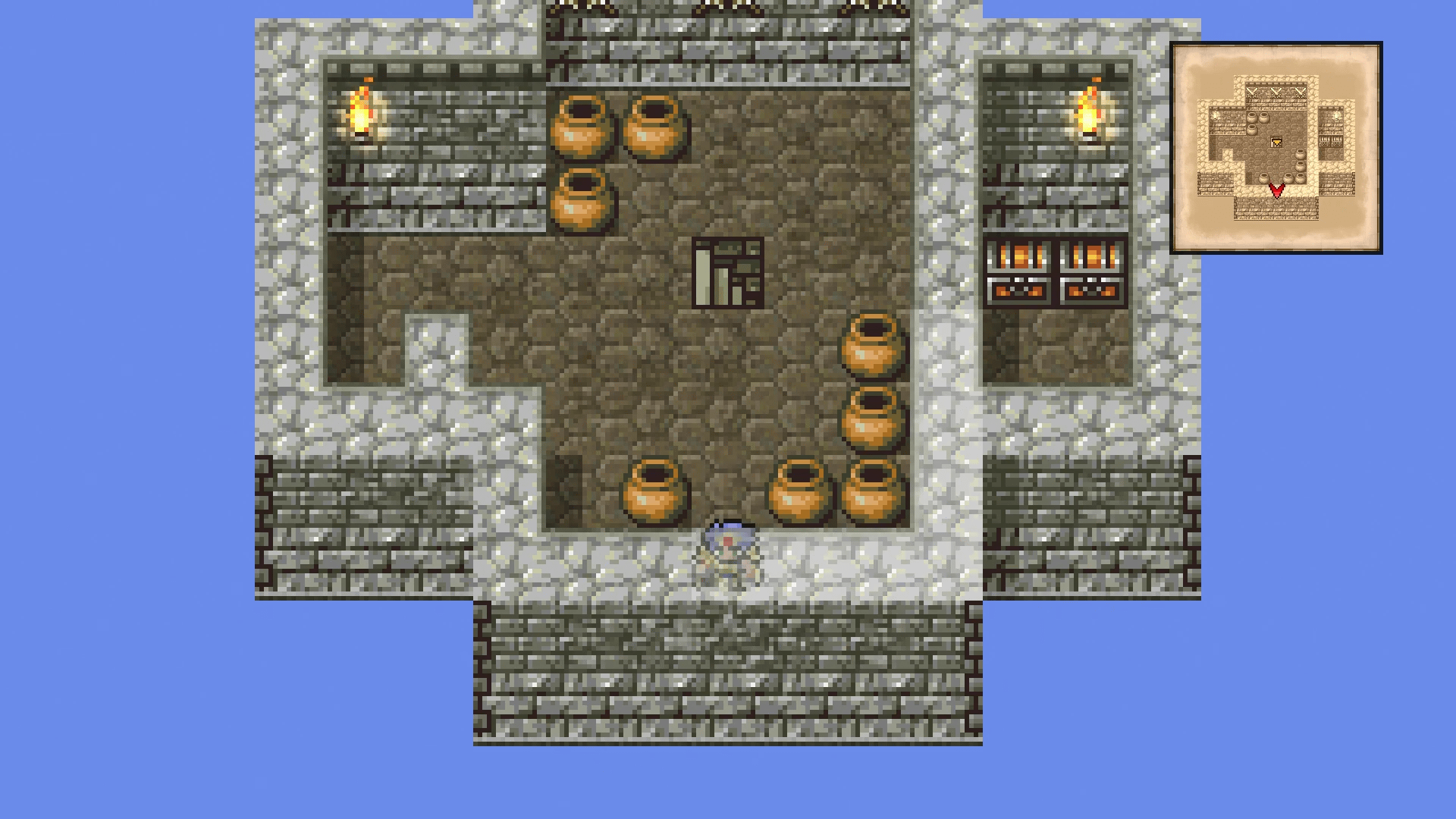
Task: Click the leftmost banner at the top wall
Action: click(584, 9)
